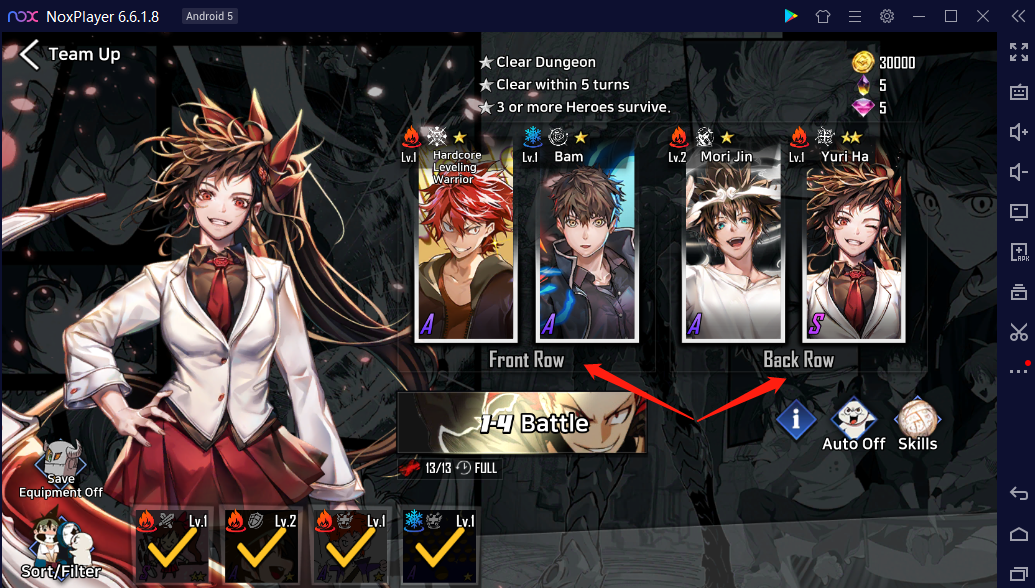Show stage info with the blue i icon
The height and width of the screenshot is (588, 1035).
point(796,421)
